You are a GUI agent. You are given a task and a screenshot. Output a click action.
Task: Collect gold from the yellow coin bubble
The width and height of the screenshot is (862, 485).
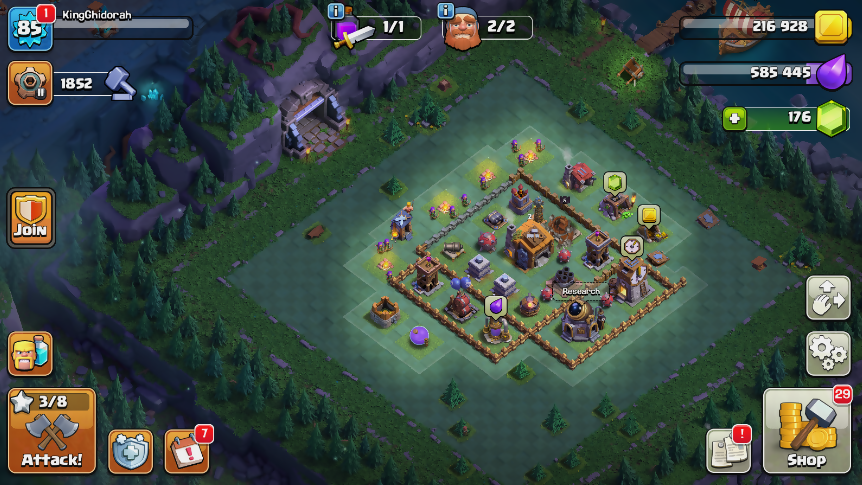tap(649, 214)
